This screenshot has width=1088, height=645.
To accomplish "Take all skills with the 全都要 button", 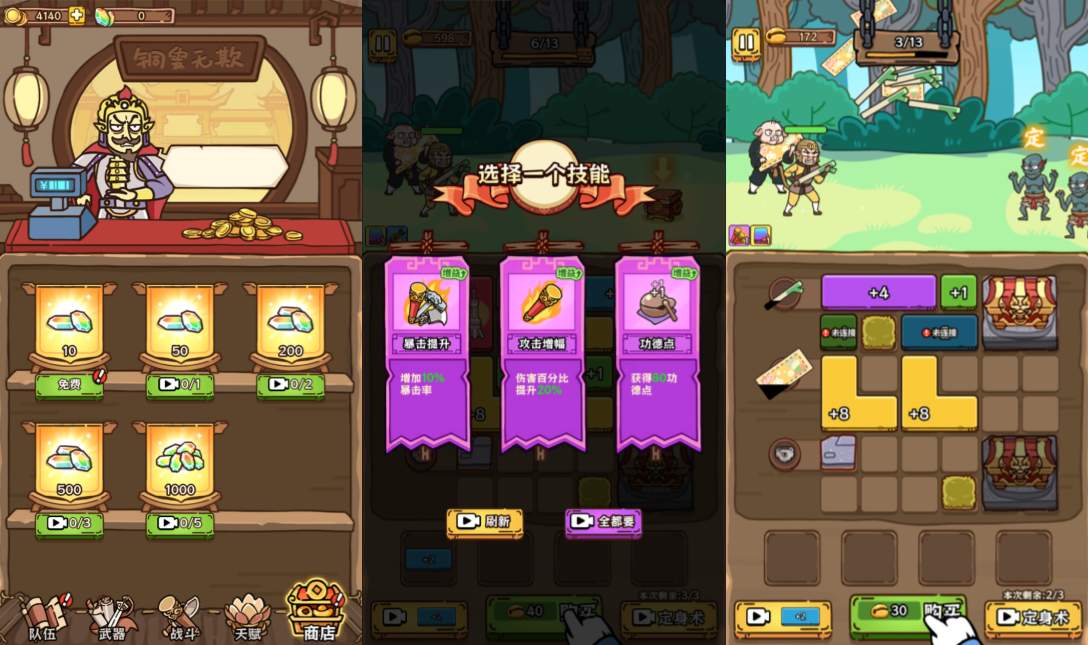I will 603,521.
